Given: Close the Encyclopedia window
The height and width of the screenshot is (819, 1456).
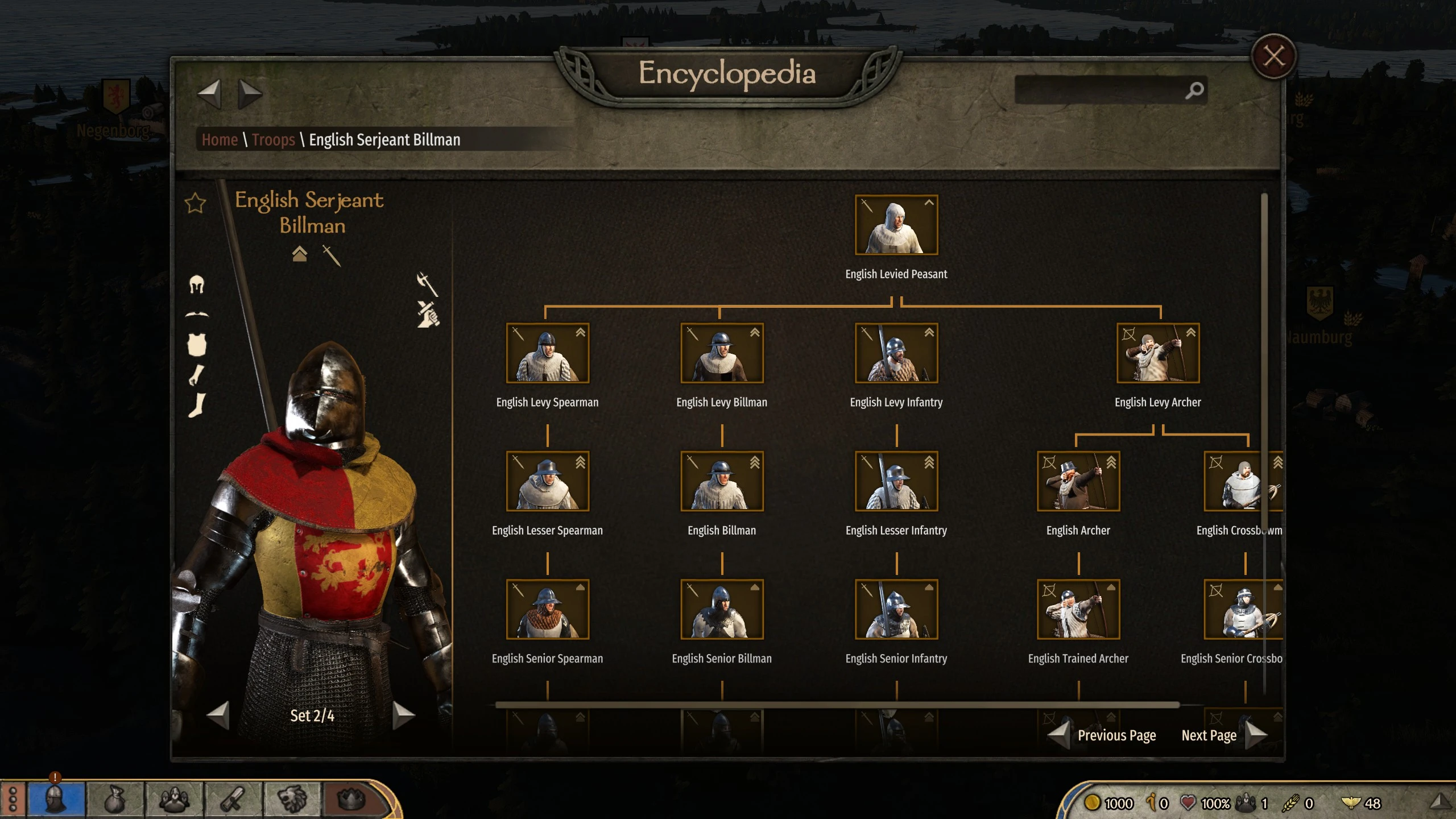Looking at the screenshot, I should 1273,56.
